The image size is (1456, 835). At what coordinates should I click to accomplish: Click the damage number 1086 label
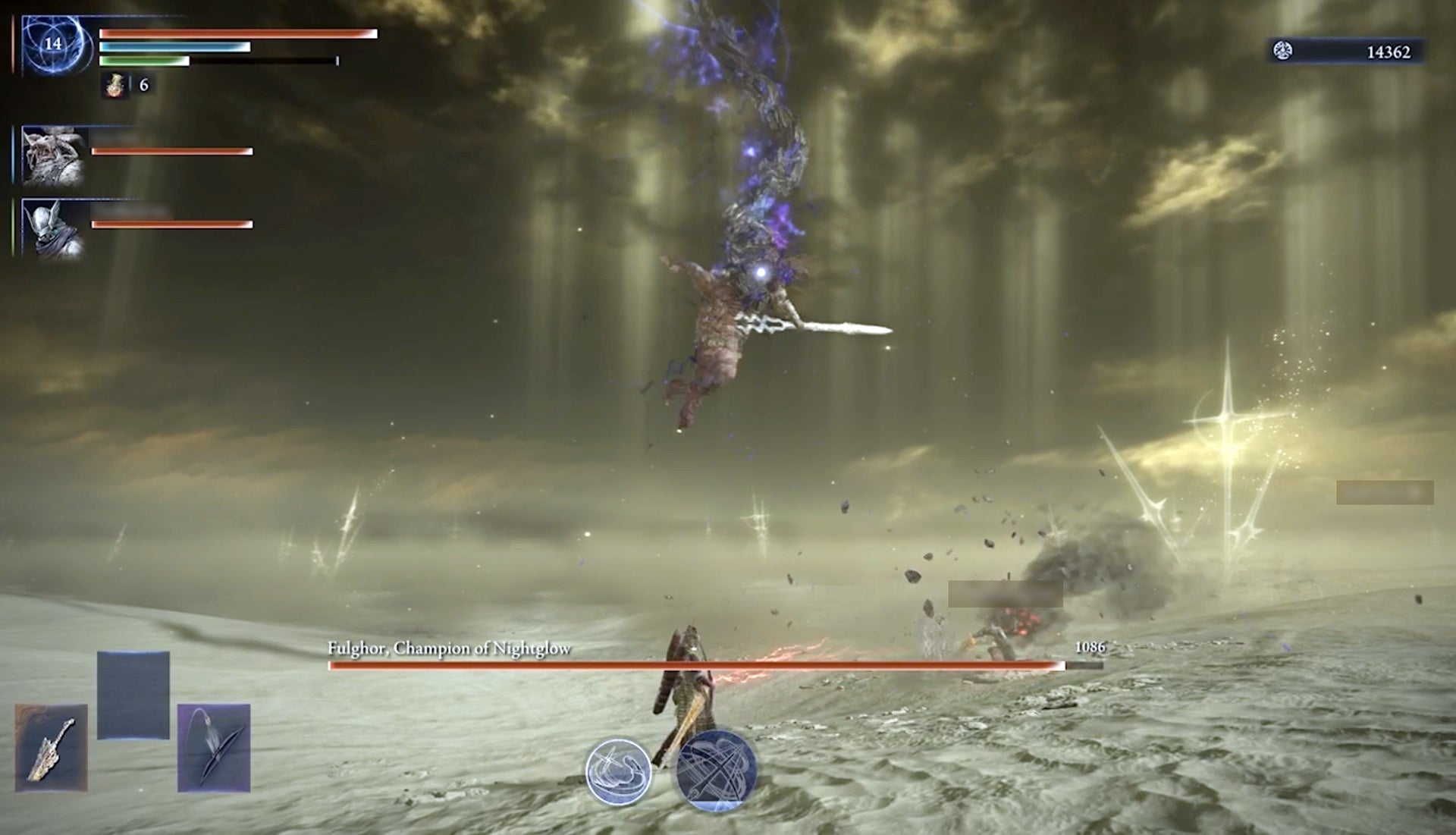tap(1090, 648)
